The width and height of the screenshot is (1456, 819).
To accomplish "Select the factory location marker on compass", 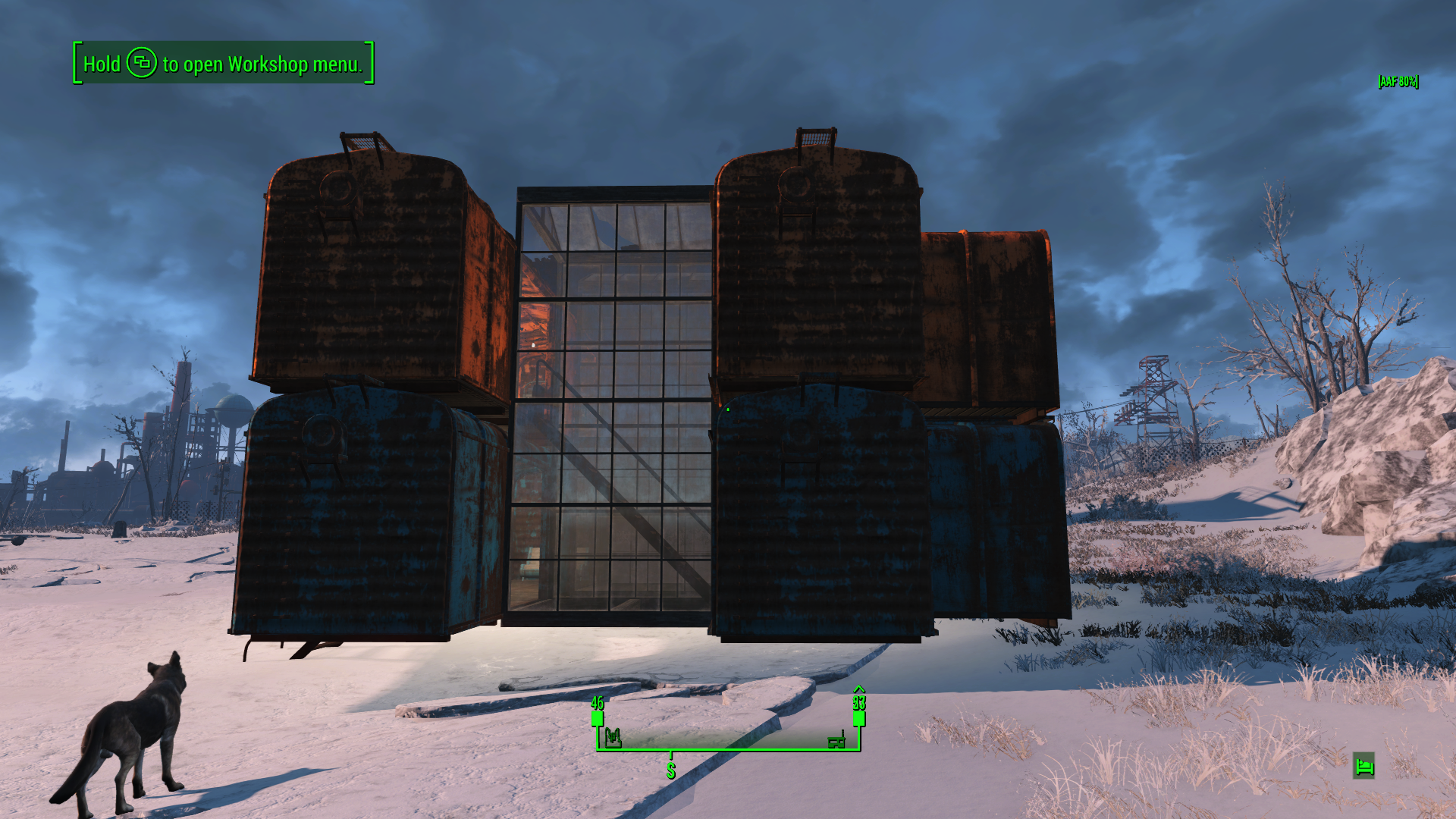I will 613,737.
